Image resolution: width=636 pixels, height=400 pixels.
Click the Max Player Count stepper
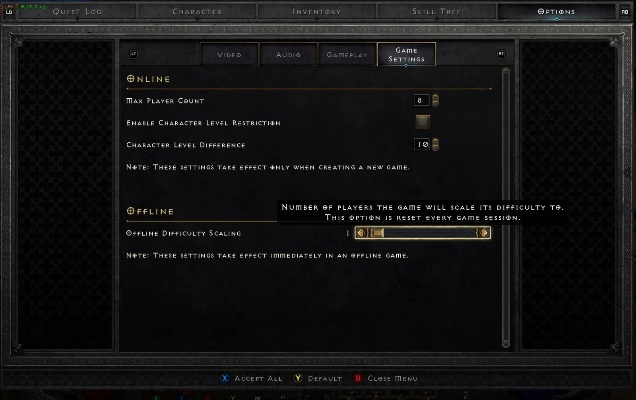point(427,100)
